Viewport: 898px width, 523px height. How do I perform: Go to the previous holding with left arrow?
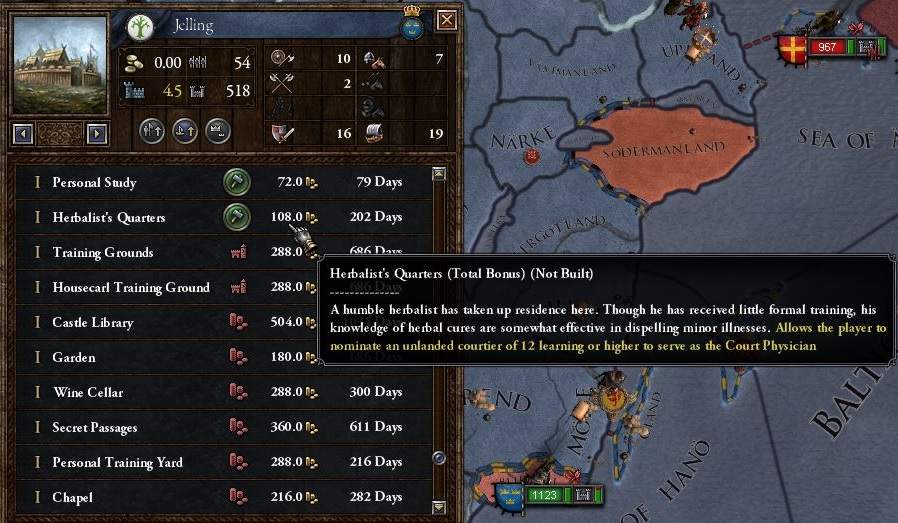coord(23,133)
